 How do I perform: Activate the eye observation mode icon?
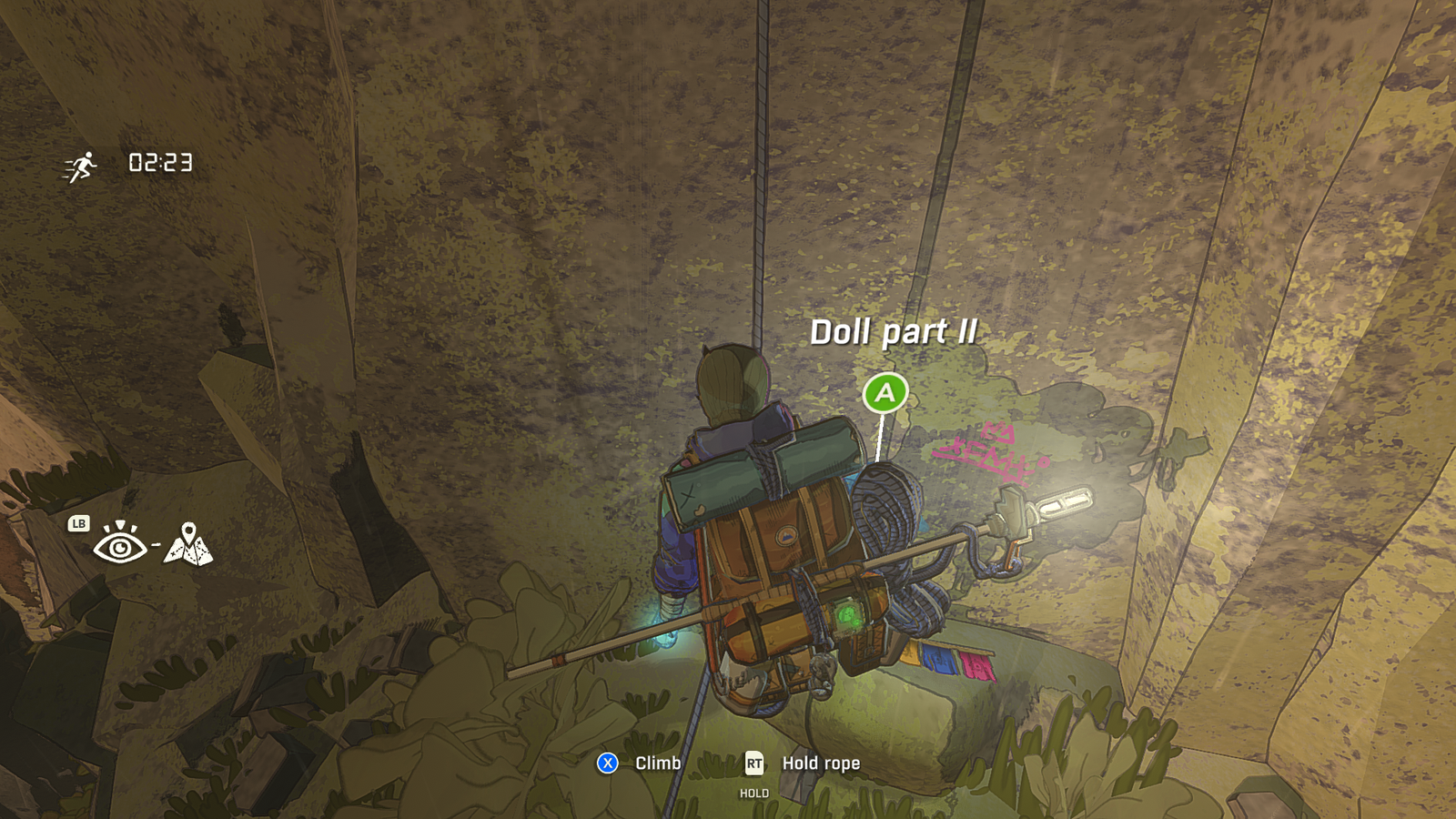[120, 544]
